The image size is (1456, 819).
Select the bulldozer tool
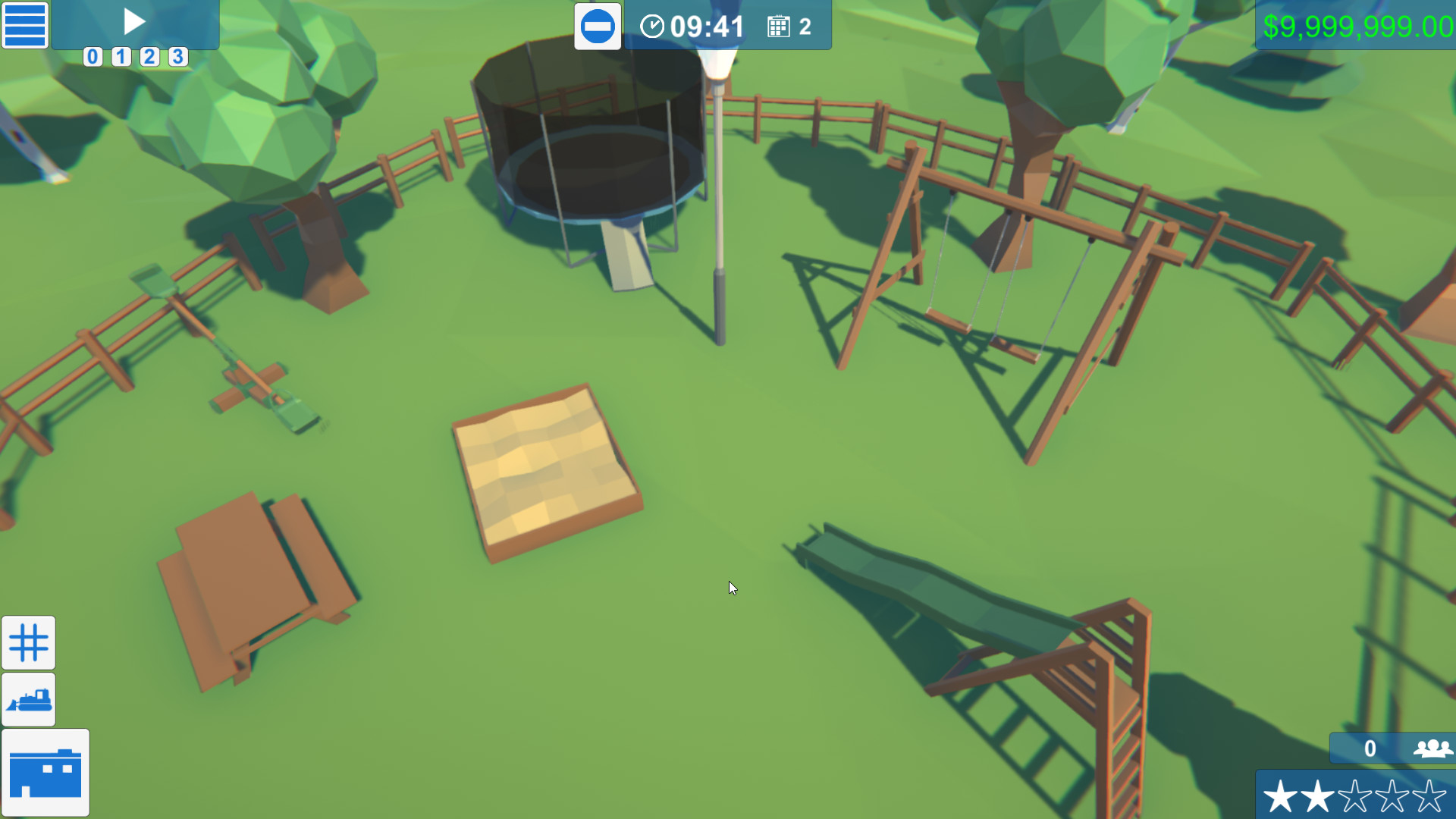28,699
